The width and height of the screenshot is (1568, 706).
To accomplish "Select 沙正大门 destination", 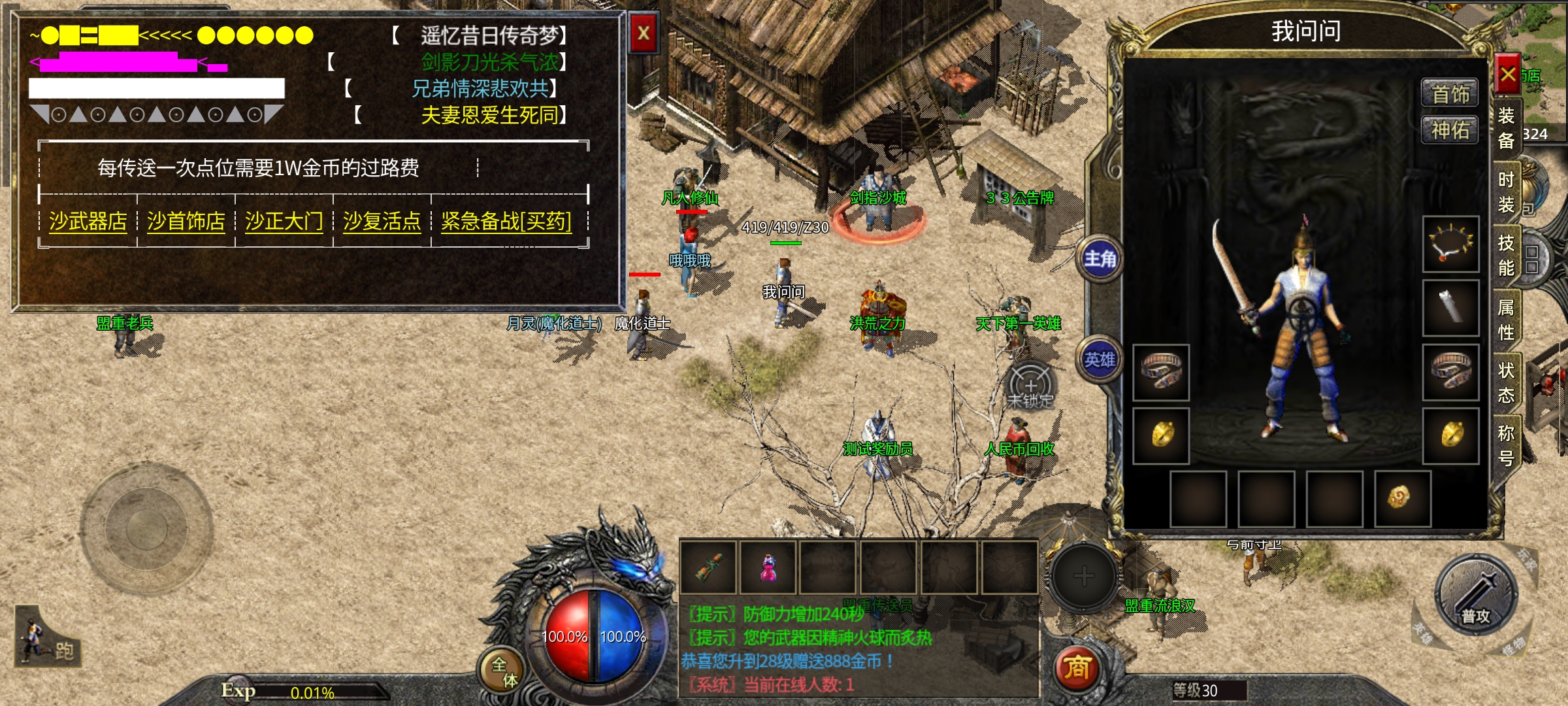I will 284,222.
